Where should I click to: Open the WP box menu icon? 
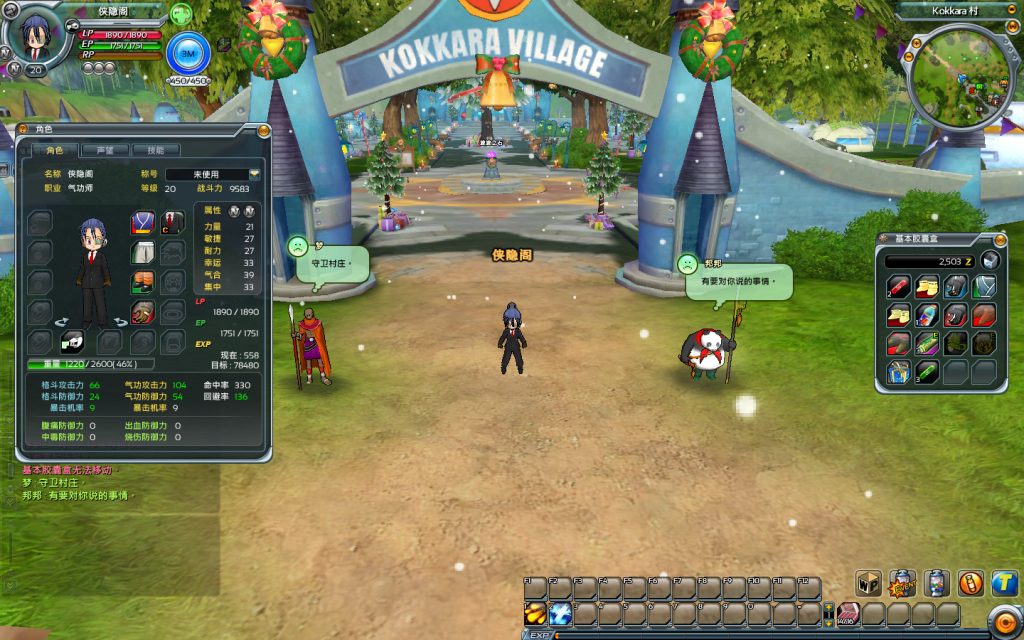click(x=868, y=583)
